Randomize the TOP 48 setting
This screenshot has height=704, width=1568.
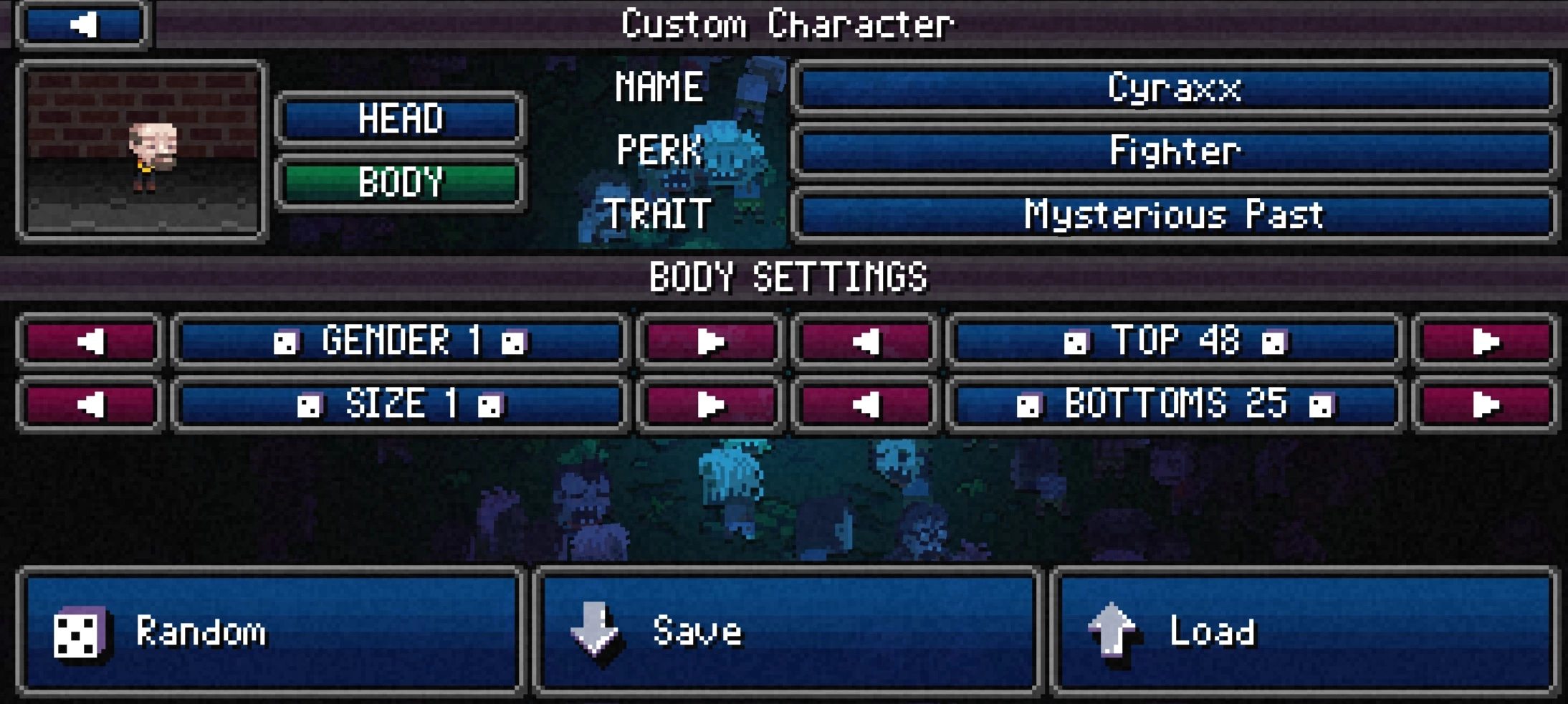coord(1175,341)
